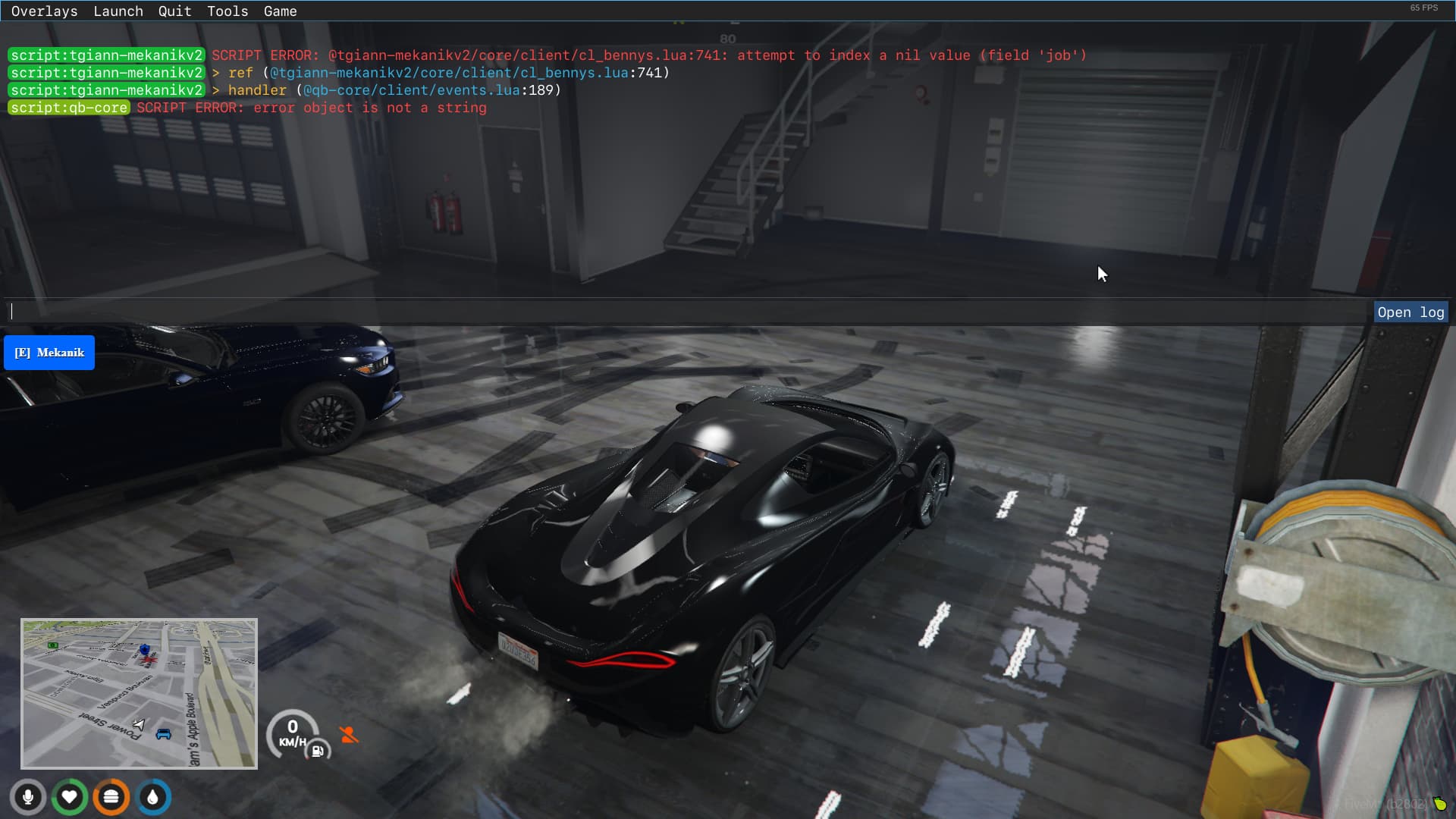Click the green heart health indicator

tap(70, 797)
